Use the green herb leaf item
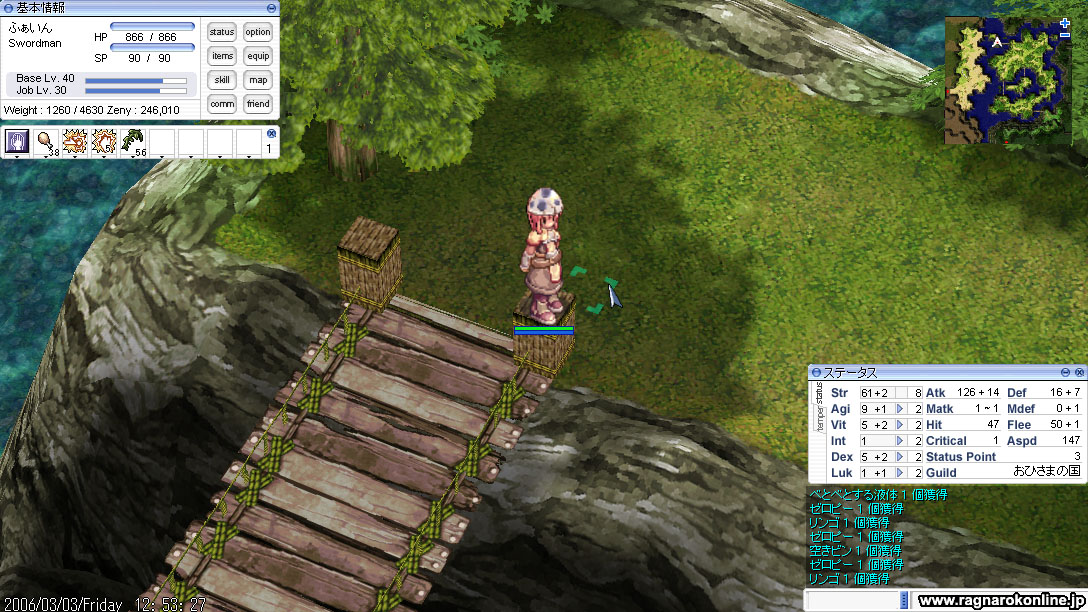Viewport: 1088px width, 612px height. 132,142
